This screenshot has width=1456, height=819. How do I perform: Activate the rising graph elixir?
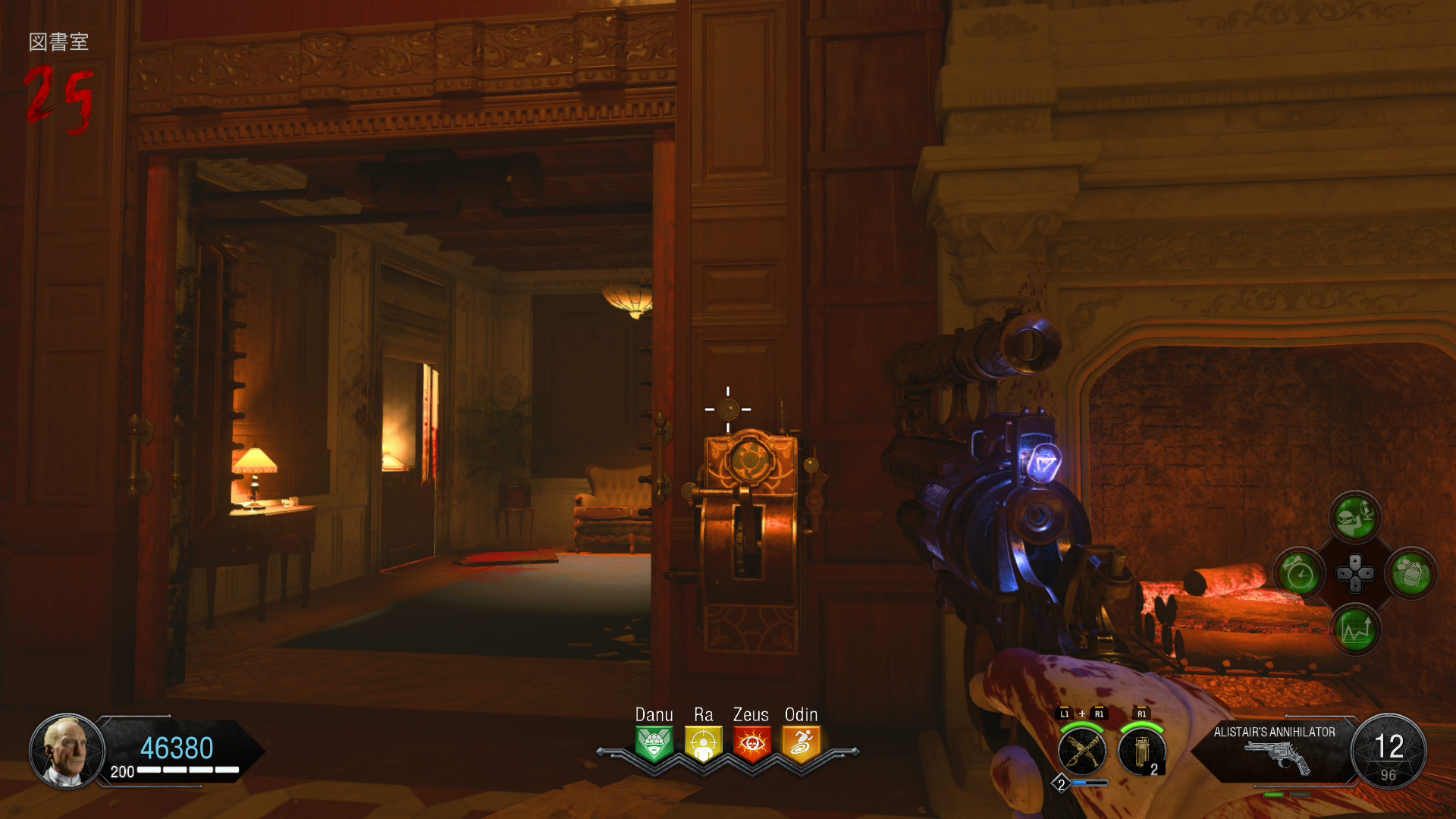[x=1355, y=629]
